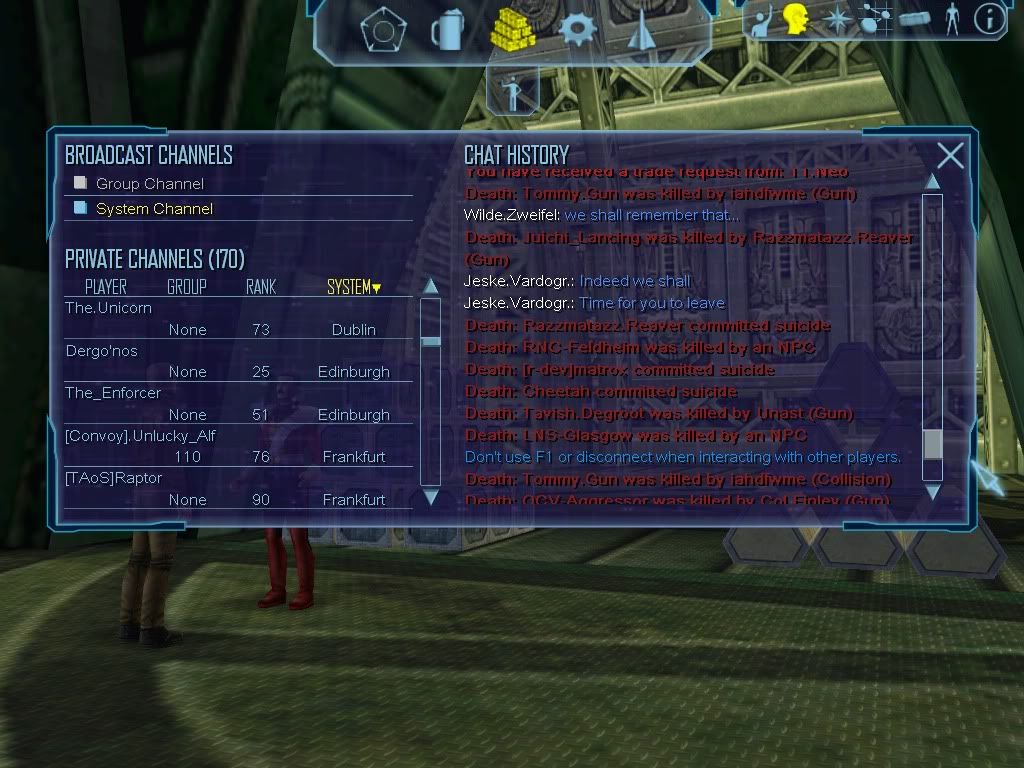This screenshot has height=768, width=1024.
Task: Sort player list by Rank column
Action: tap(261, 288)
